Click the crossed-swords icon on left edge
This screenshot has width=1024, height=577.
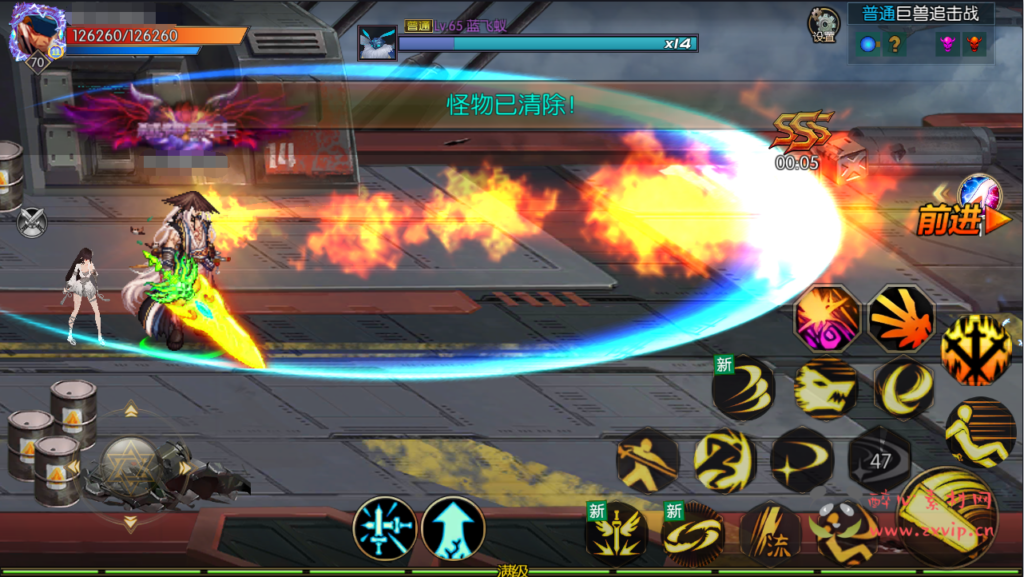[x=32, y=220]
